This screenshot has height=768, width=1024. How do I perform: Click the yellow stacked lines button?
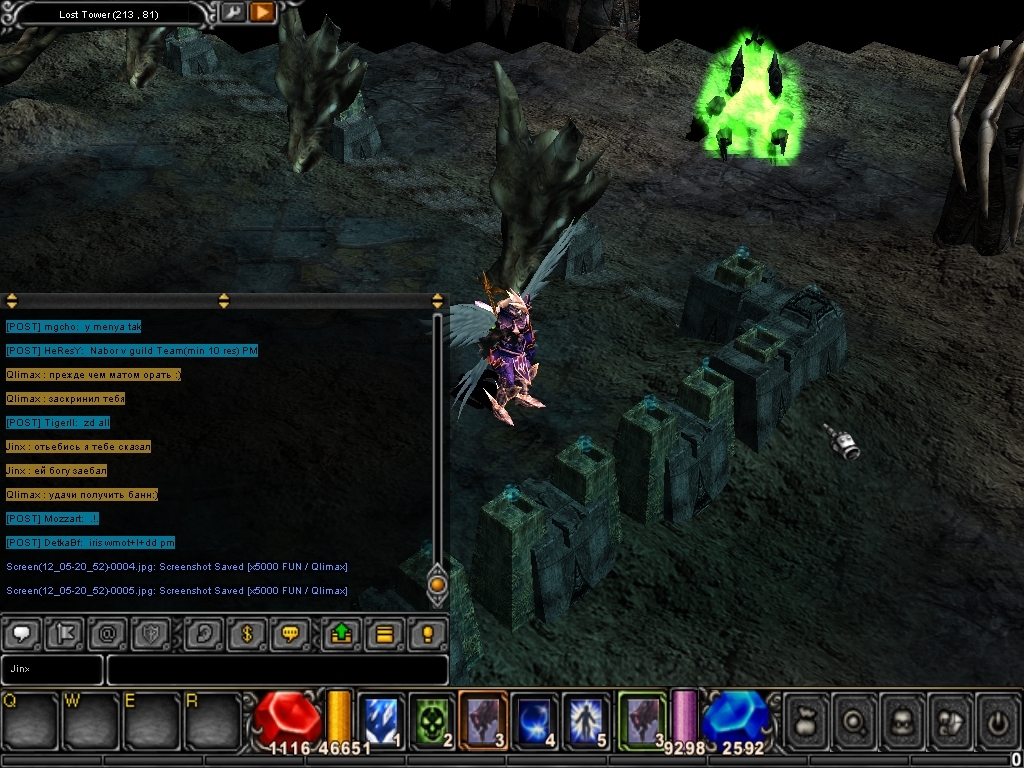pos(384,634)
